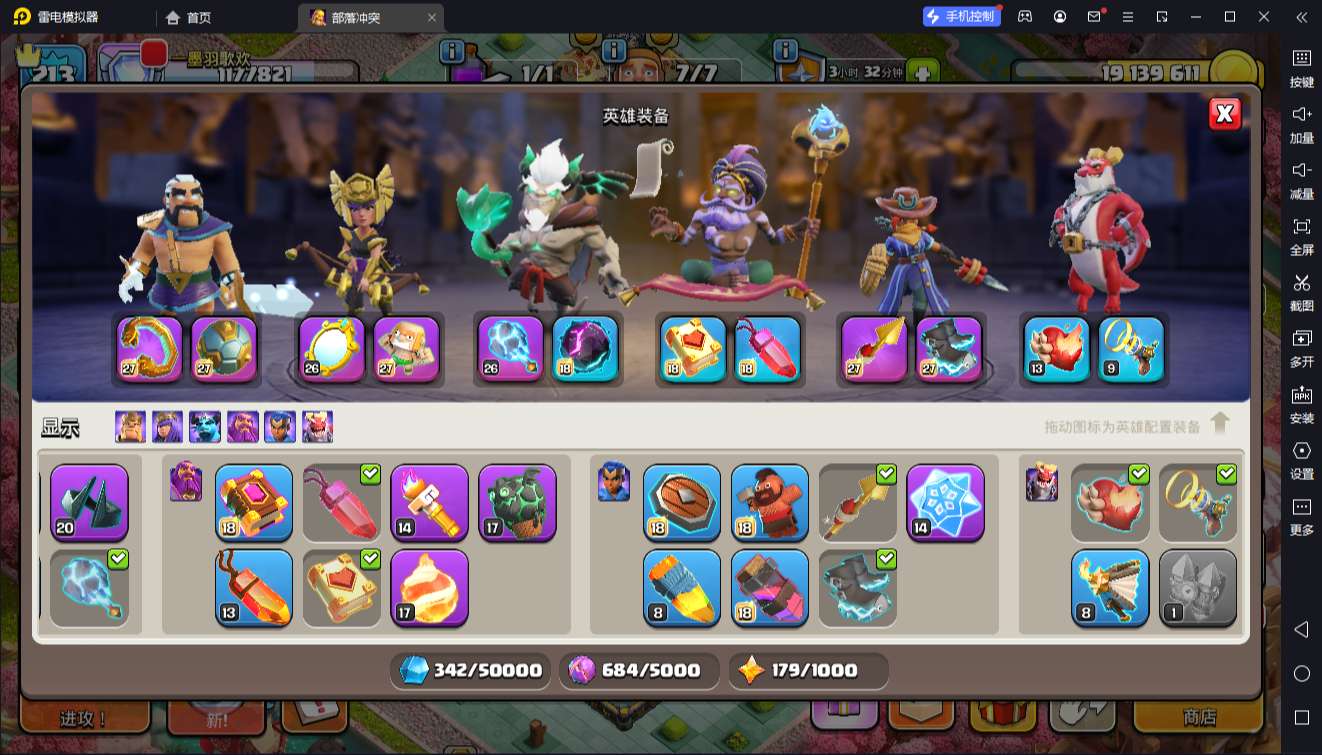
Task: Choose the Seeking Shield equipment
Action: (682, 502)
